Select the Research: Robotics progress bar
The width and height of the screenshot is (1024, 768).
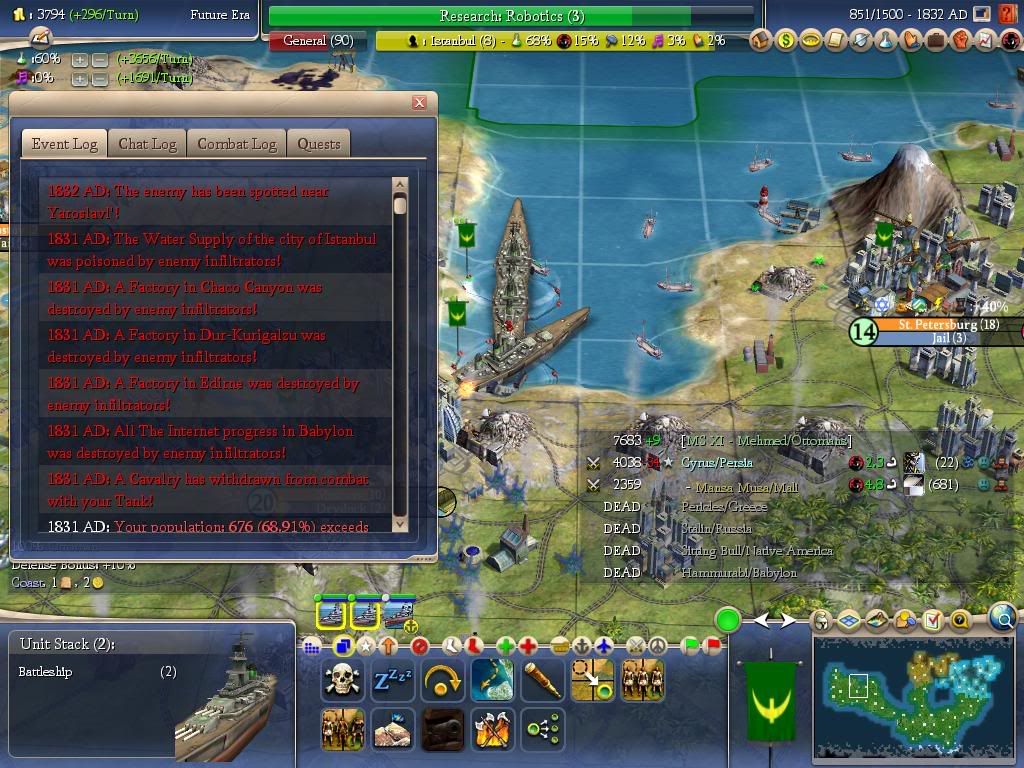(x=511, y=16)
